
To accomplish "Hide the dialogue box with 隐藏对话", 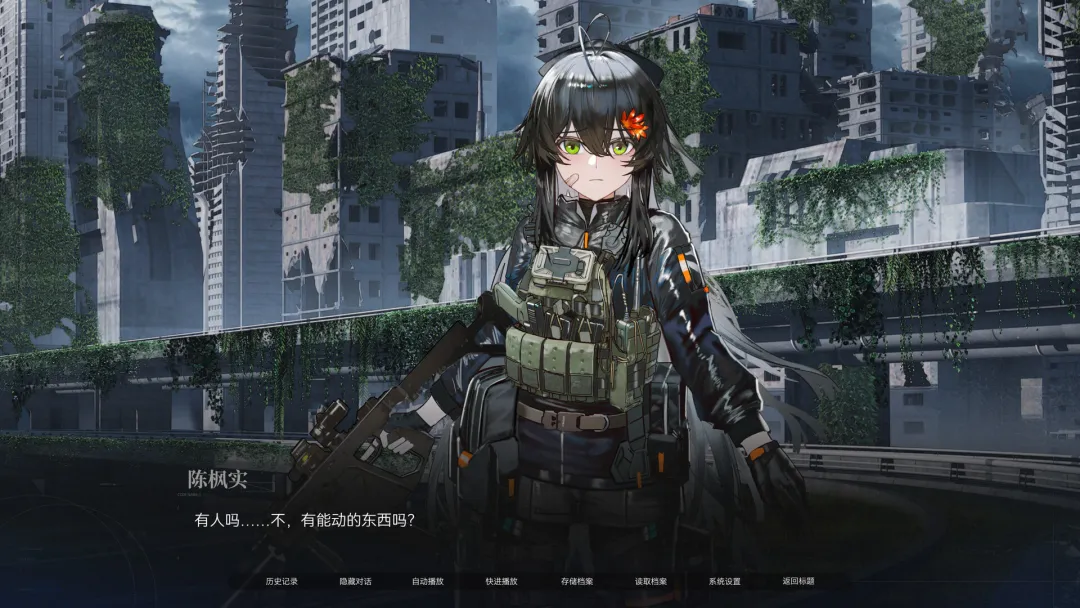I will [x=355, y=581].
